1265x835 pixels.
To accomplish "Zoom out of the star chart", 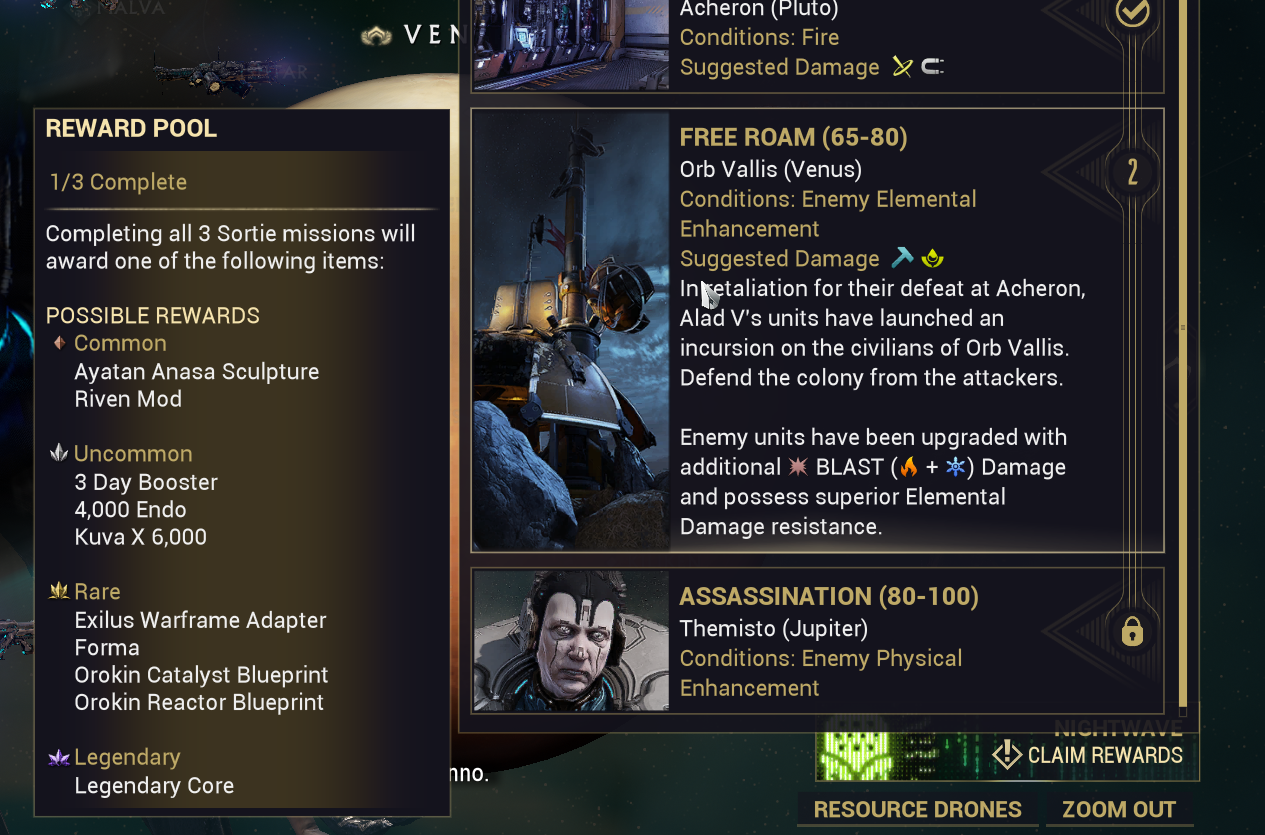I will [1119, 810].
